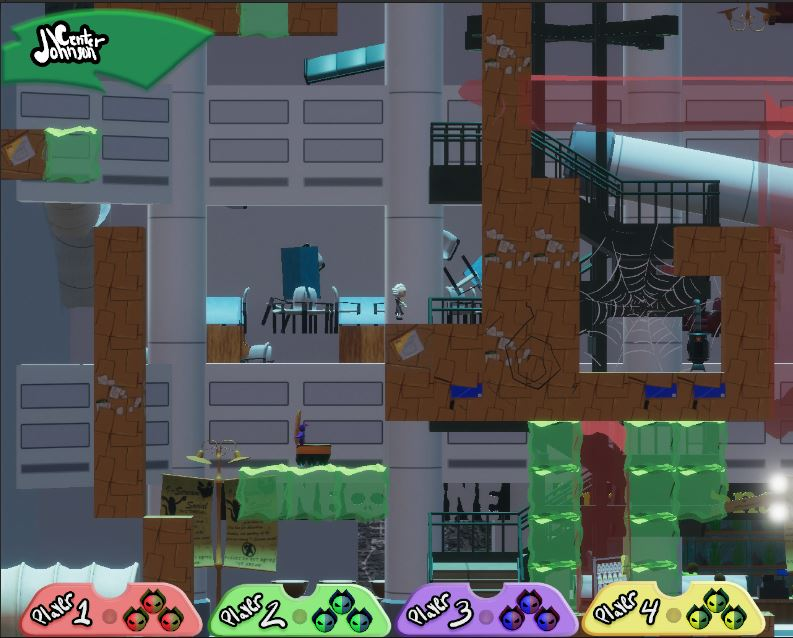Select the red Player 1 panel

tap(108, 610)
